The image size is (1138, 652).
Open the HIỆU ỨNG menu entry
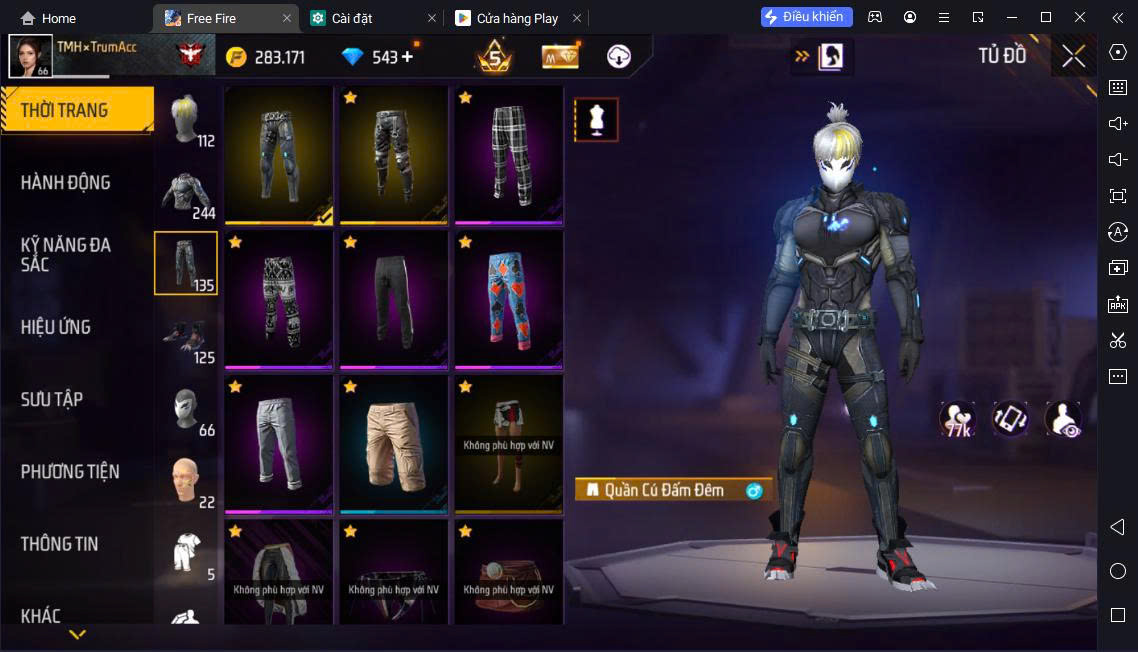(56, 327)
